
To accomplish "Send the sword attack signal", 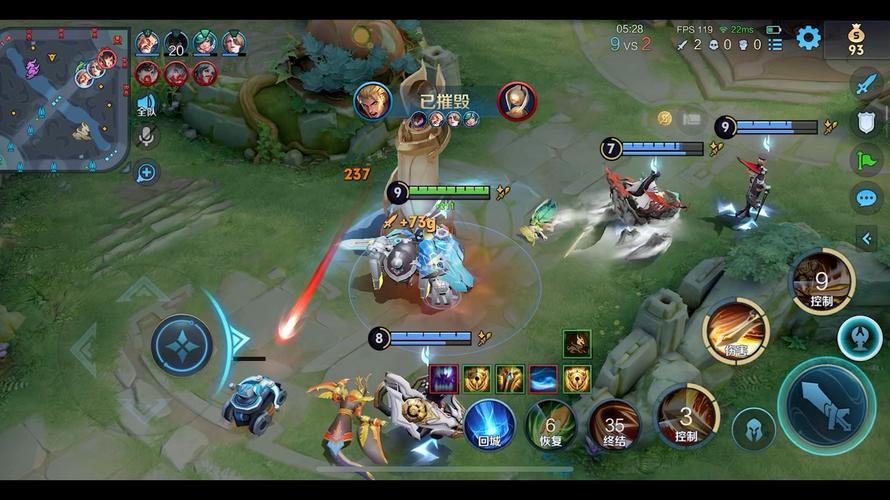I will pos(865,84).
